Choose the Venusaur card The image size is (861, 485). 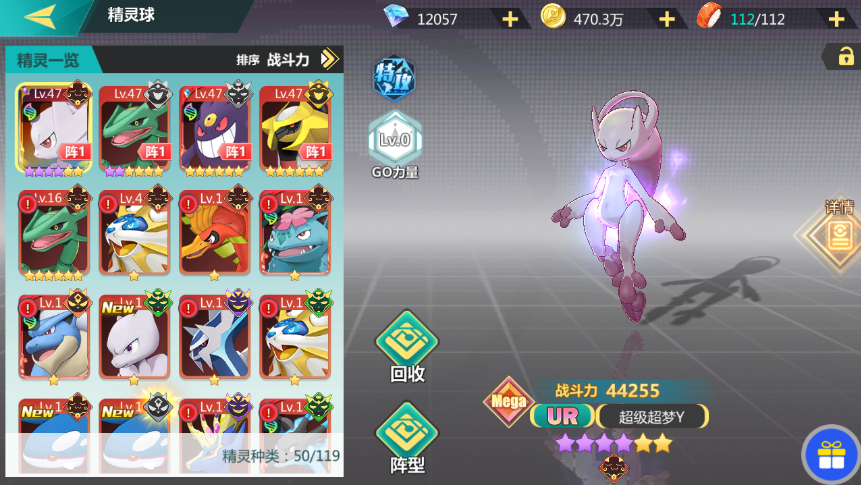pyautogui.click(x=294, y=232)
